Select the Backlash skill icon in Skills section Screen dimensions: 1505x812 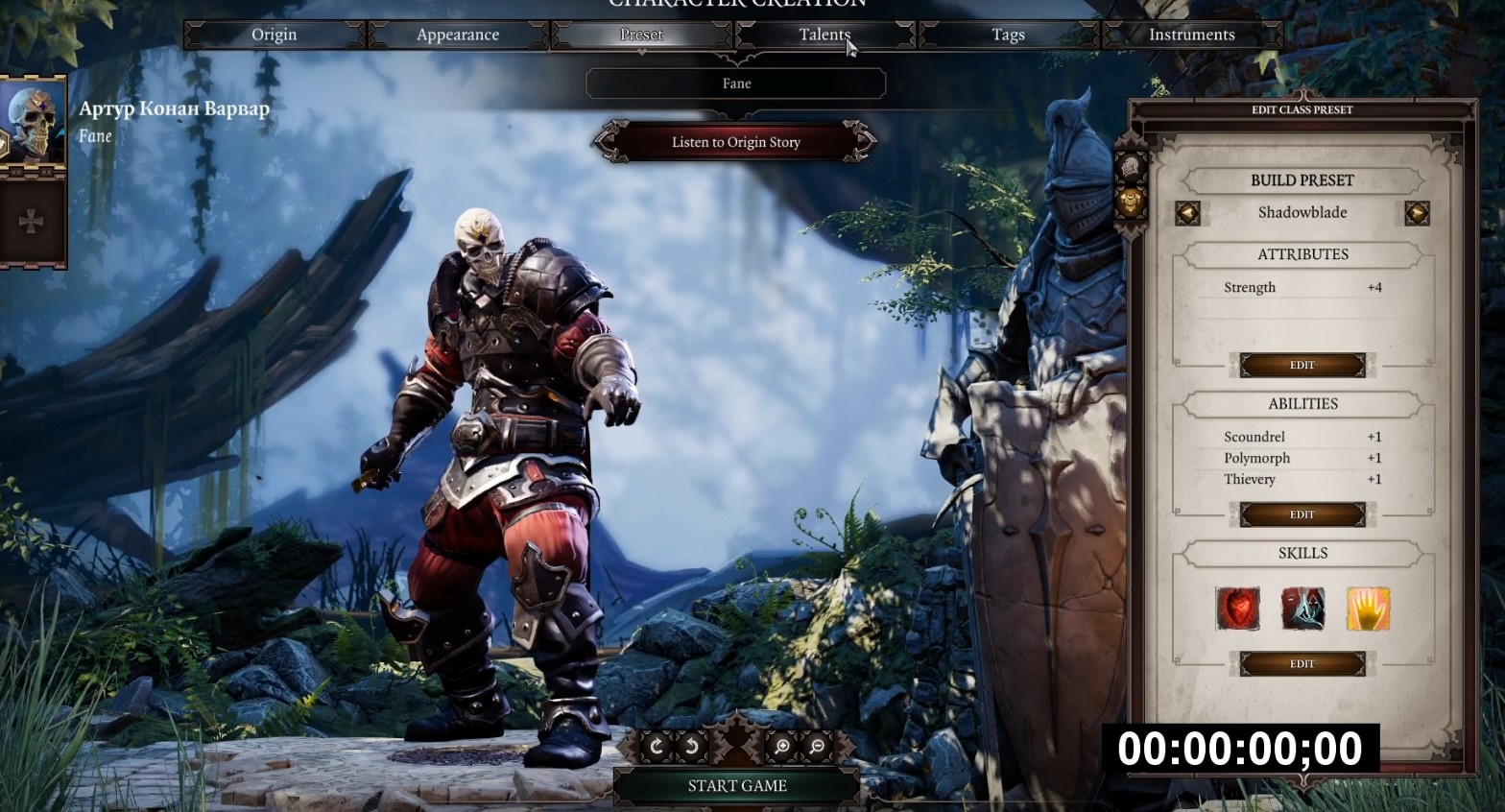(1302, 609)
